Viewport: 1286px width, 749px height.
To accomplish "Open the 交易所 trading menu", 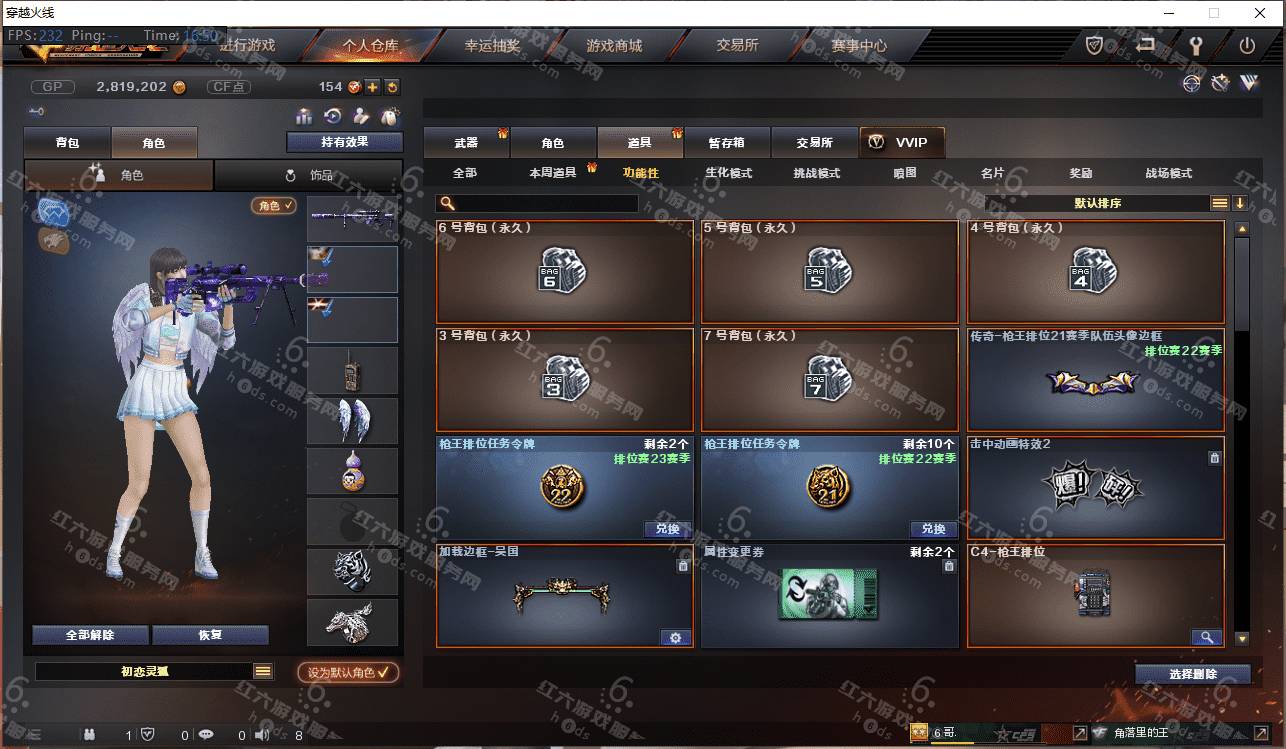I will tap(737, 46).
